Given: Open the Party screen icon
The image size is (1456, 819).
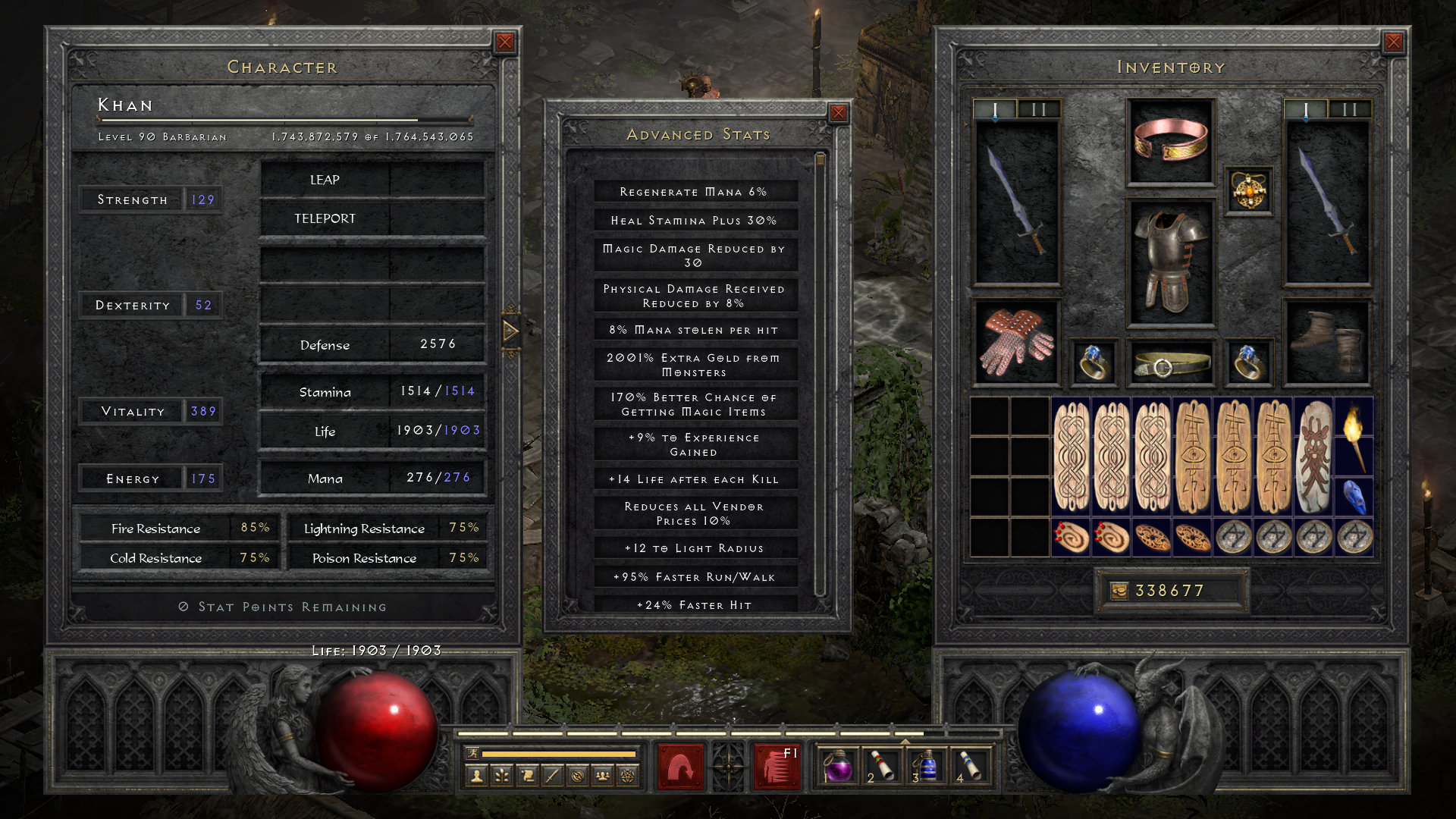Looking at the screenshot, I should [x=604, y=774].
